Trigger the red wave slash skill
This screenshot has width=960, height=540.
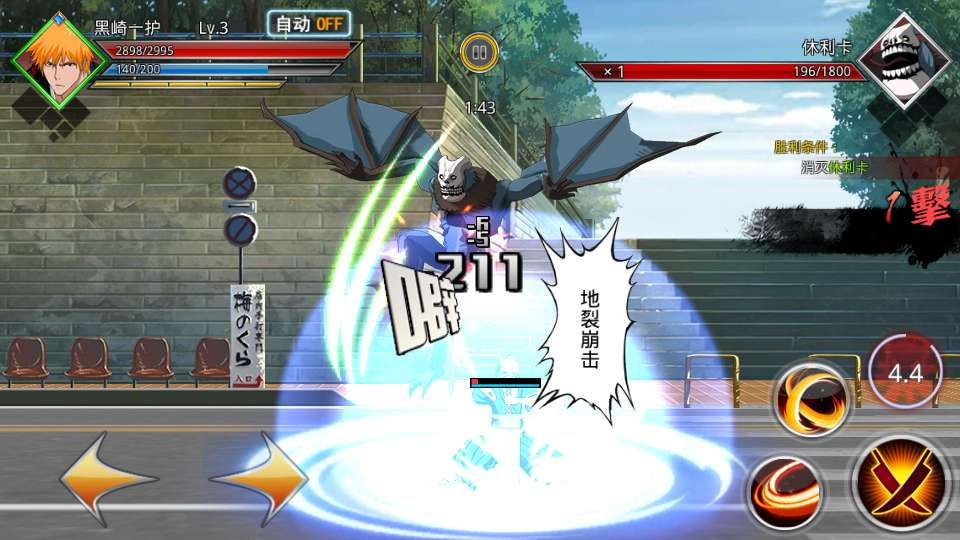786,490
